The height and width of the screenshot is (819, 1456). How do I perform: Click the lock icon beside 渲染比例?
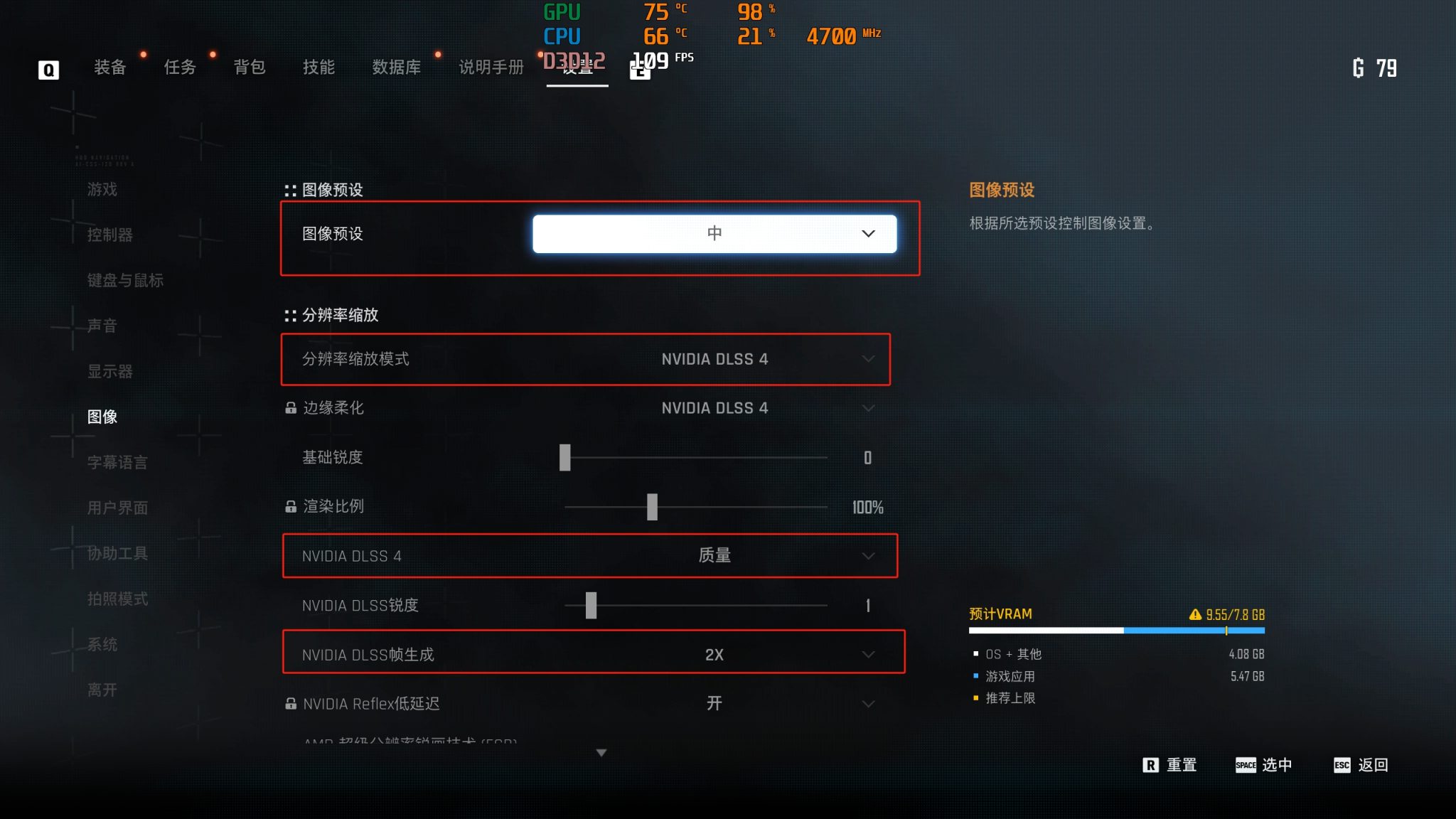pyautogui.click(x=290, y=507)
